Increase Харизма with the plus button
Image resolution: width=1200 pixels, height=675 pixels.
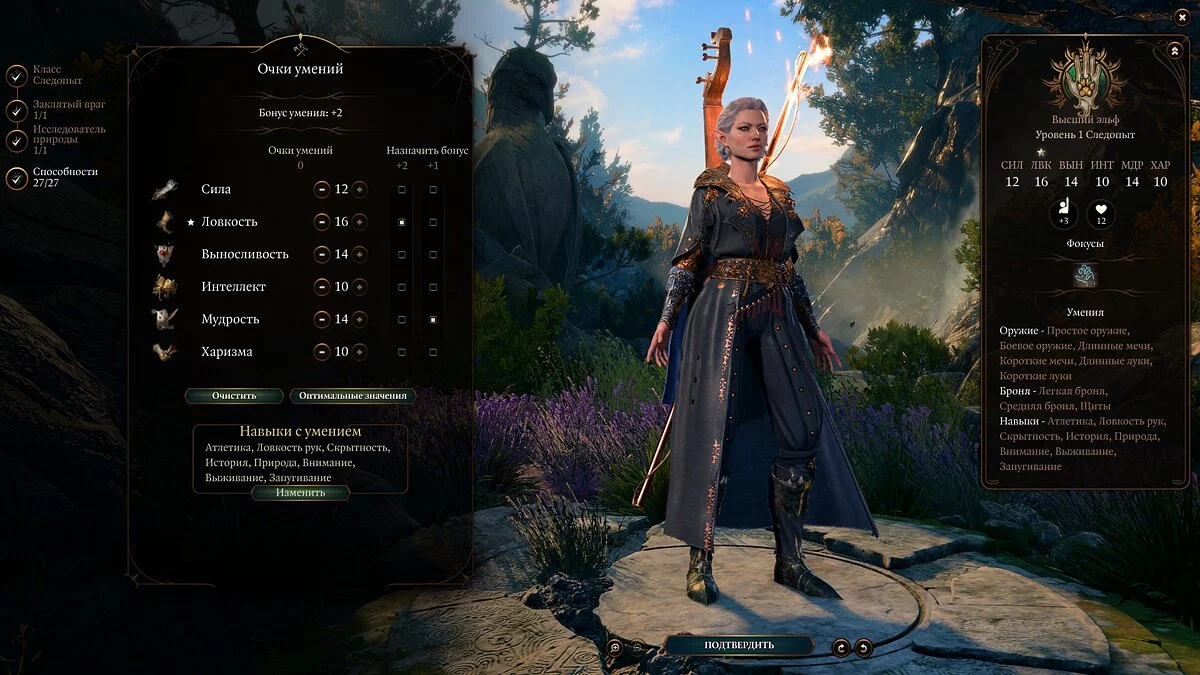coord(360,352)
